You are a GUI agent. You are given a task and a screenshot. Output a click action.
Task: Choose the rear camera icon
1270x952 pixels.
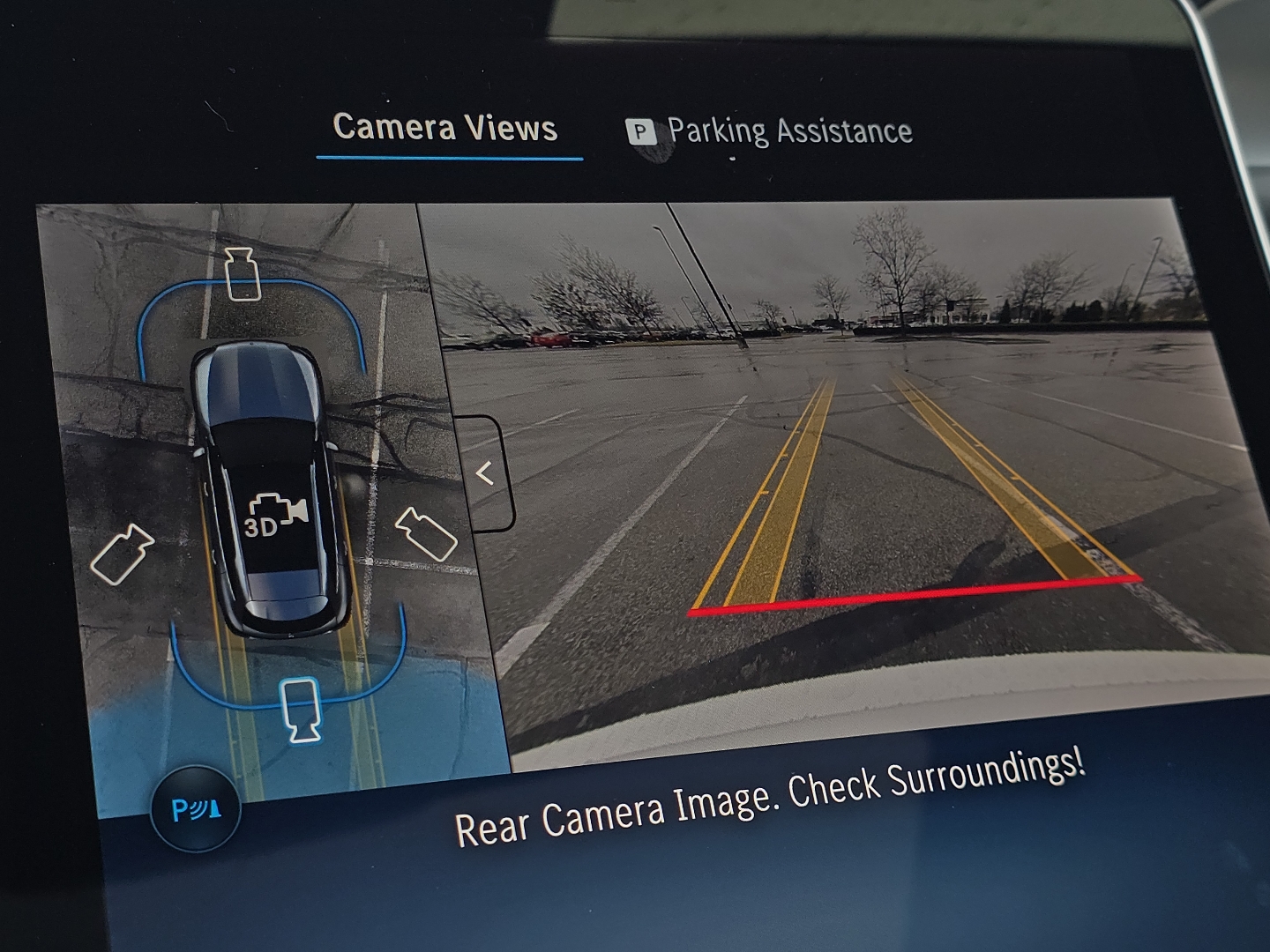pos(301,708)
